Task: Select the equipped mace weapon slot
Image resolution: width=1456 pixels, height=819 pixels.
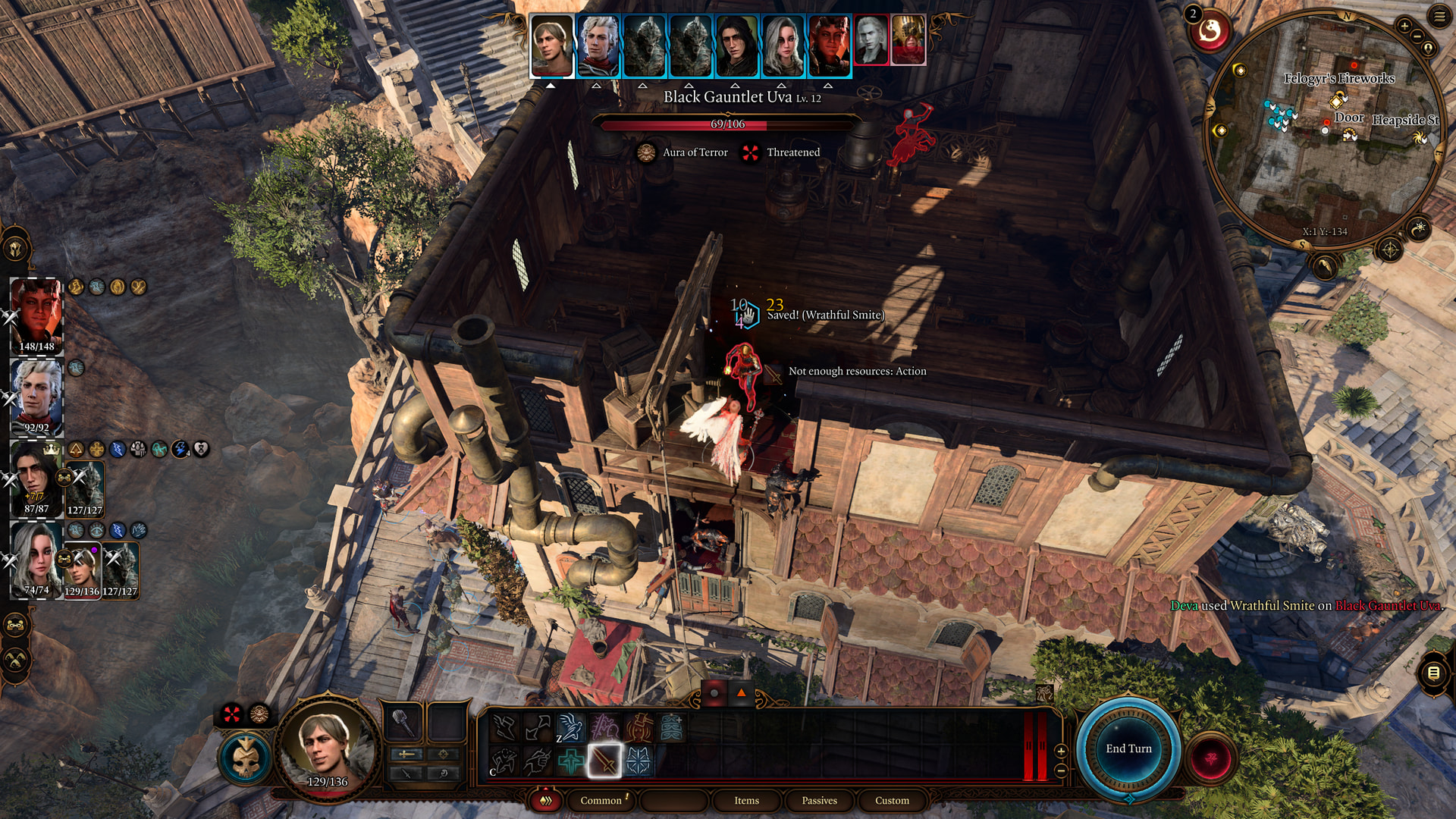Action: 403,723
